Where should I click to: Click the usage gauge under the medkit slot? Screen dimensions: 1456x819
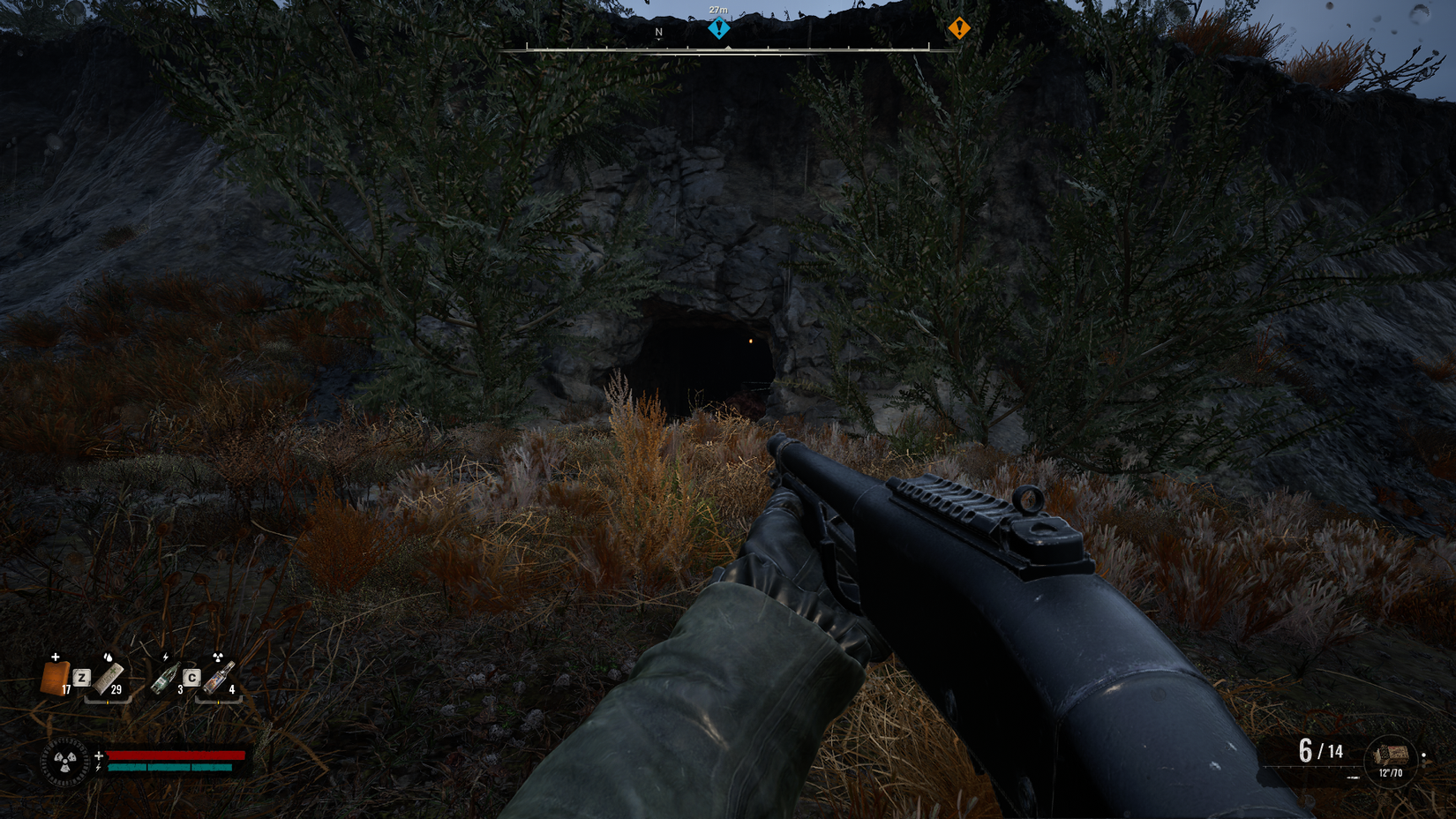(x=109, y=702)
